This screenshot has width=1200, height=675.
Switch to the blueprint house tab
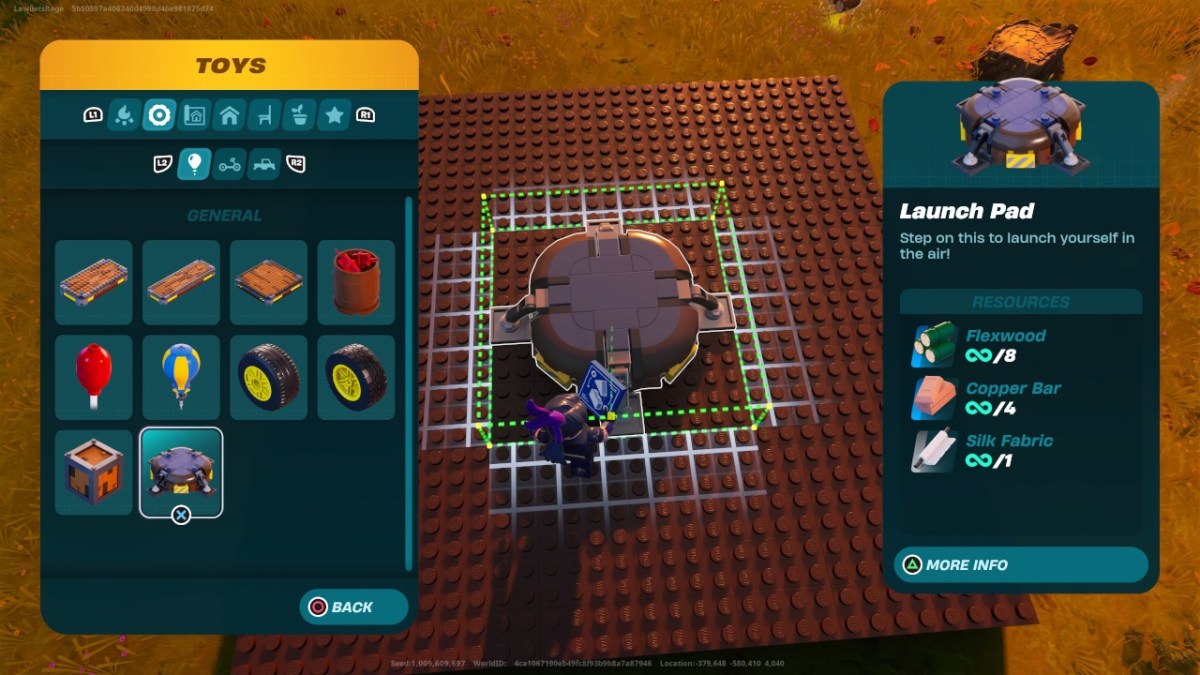click(x=194, y=115)
